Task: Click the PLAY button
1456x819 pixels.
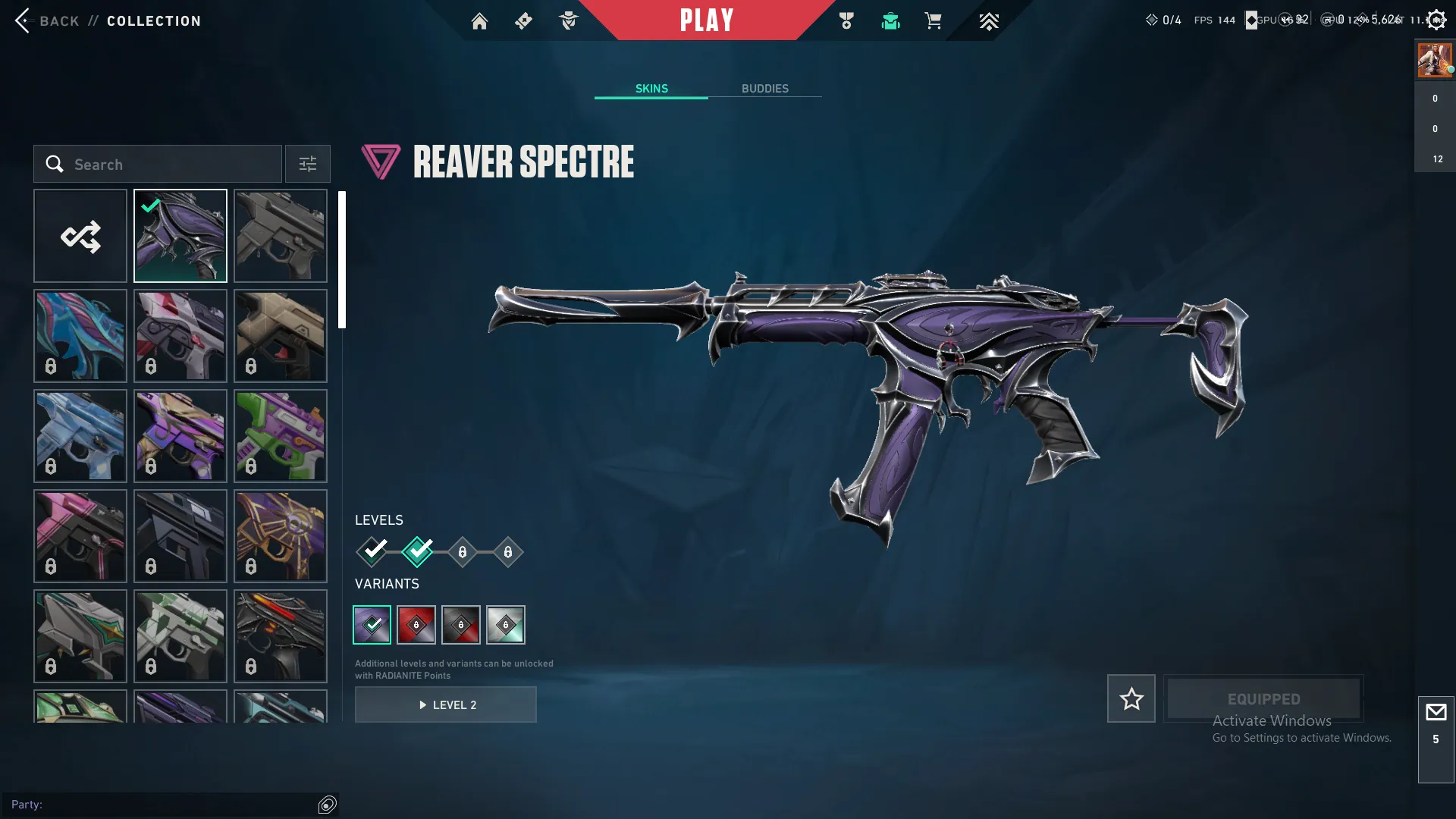Action: tap(706, 20)
